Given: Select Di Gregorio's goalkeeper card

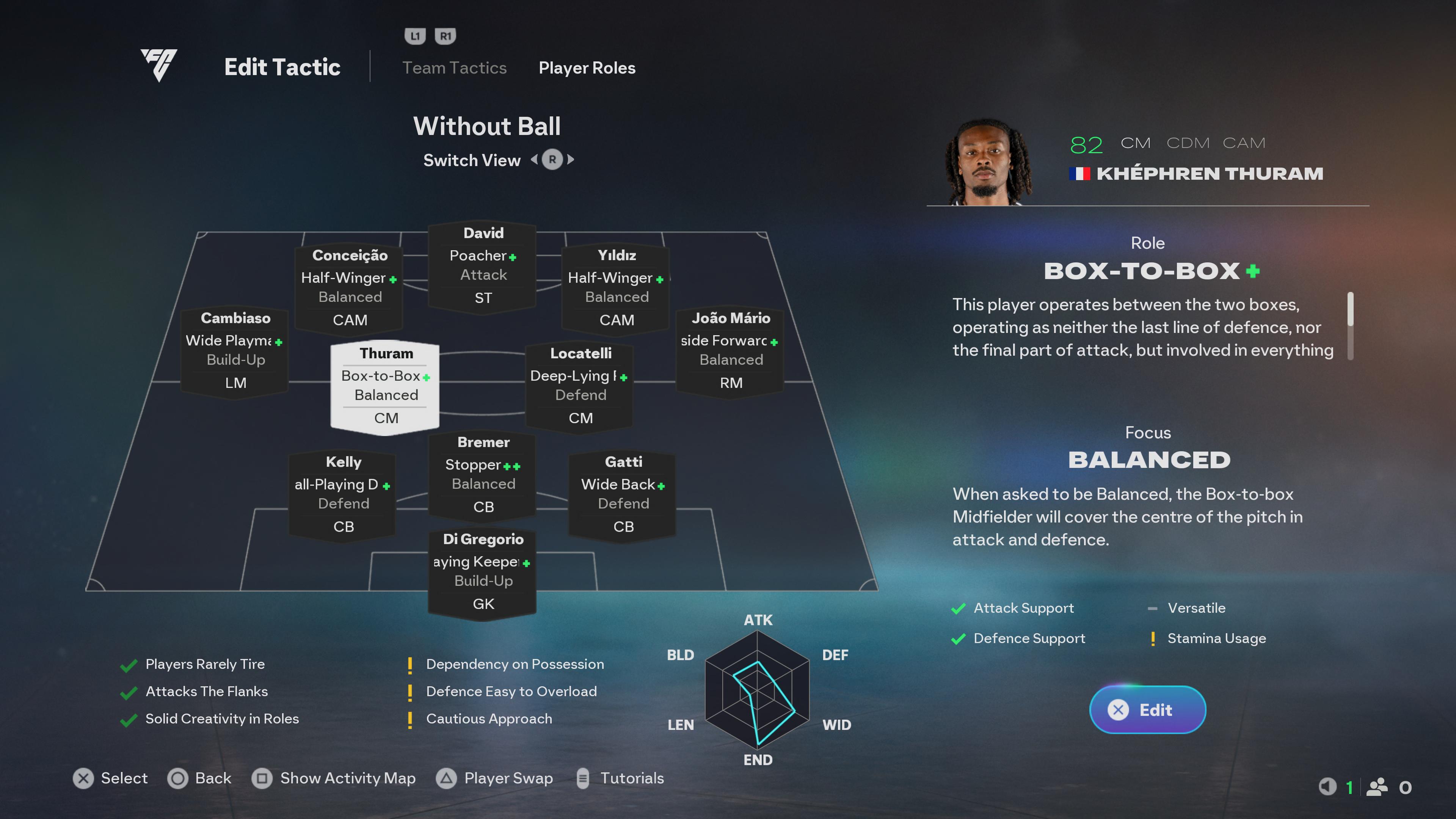Looking at the screenshot, I should pos(483,571).
